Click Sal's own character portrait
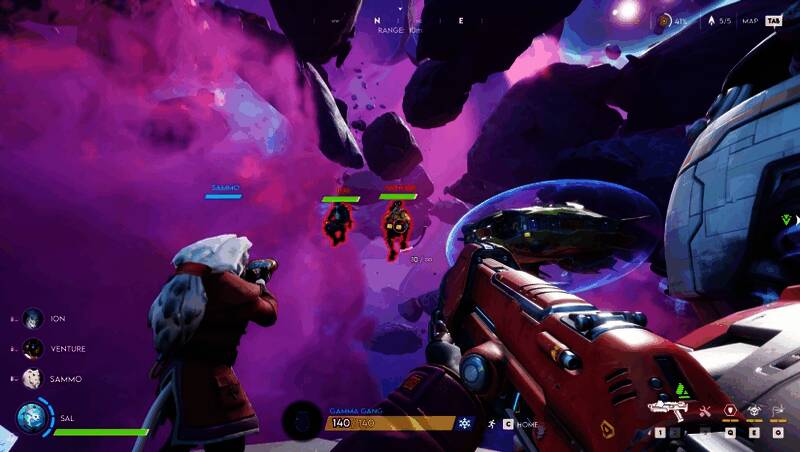Image resolution: width=800 pixels, height=452 pixels. 31,419
